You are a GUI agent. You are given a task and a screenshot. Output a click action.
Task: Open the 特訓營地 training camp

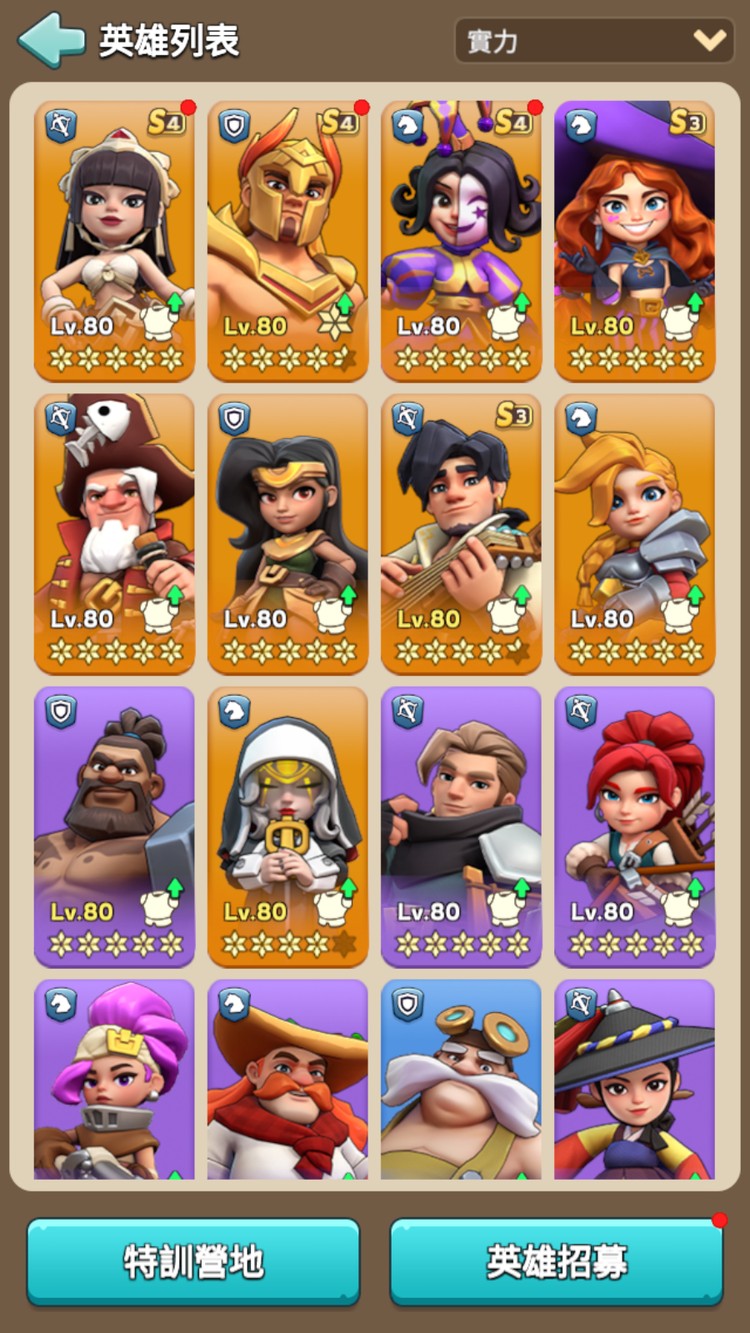click(193, 1262)
